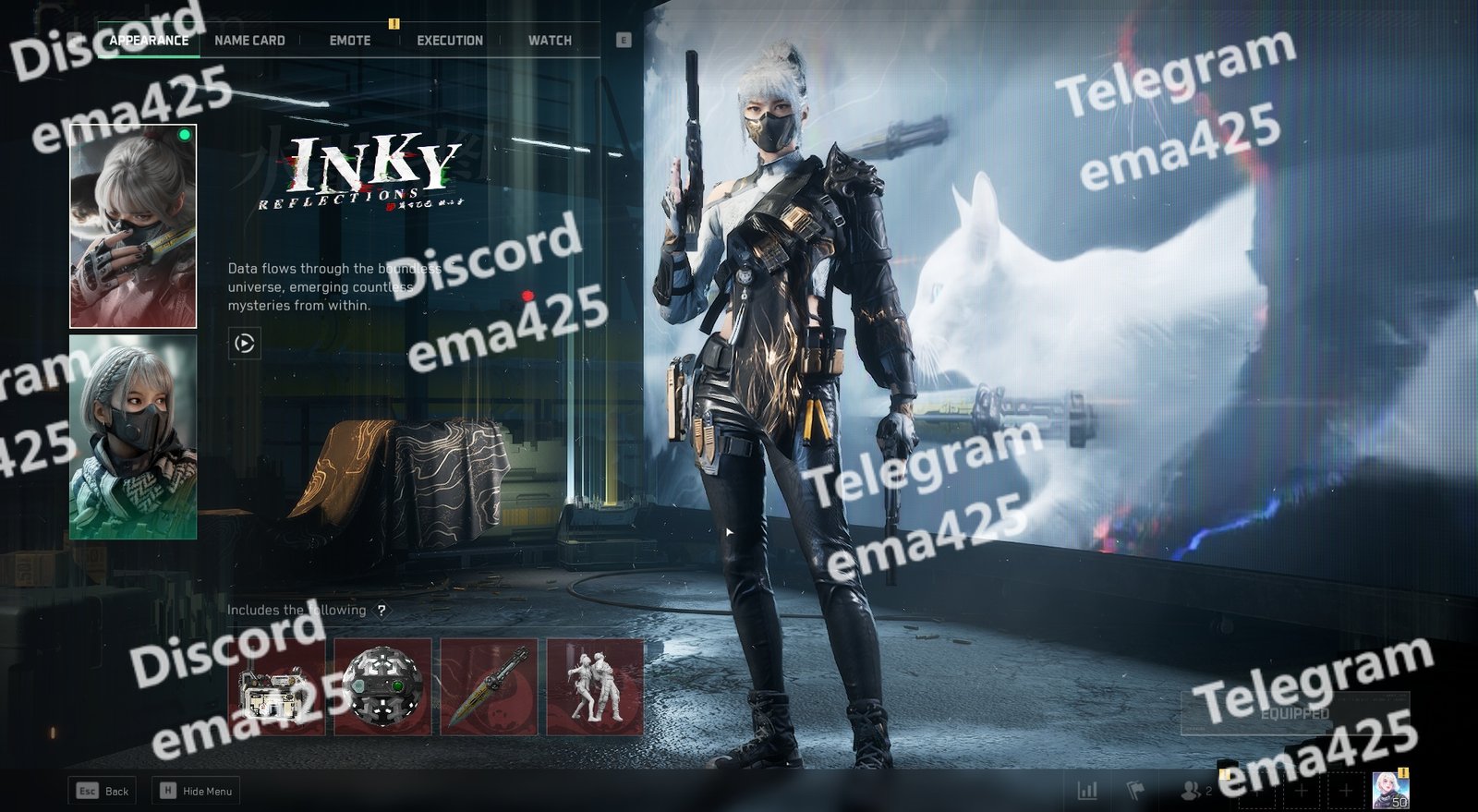This screenshot has height=812, width=1478.
Task: Click the Hide Menu button
Action: point(197,791)
